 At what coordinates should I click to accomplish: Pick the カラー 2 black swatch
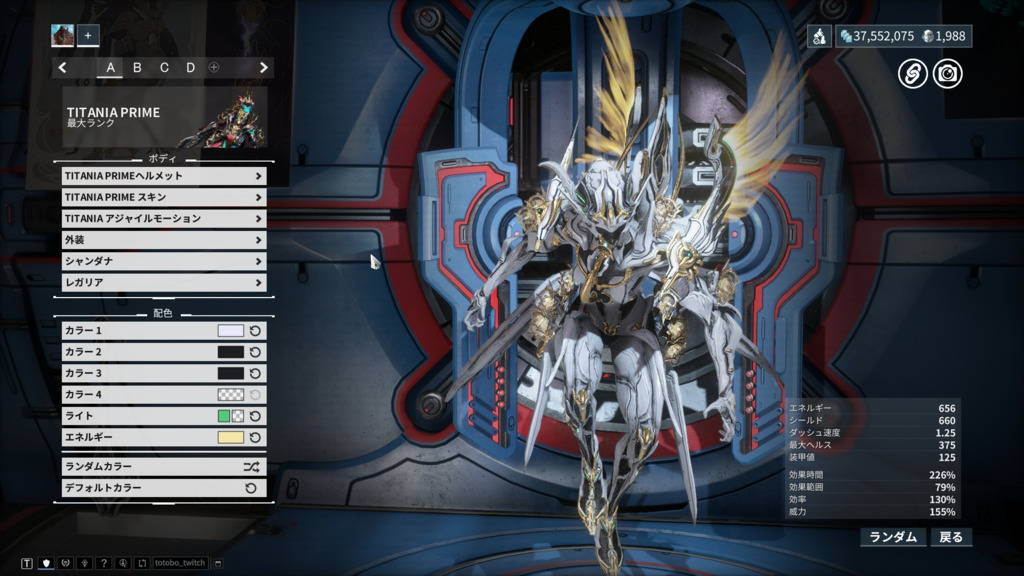pos(230,352)
